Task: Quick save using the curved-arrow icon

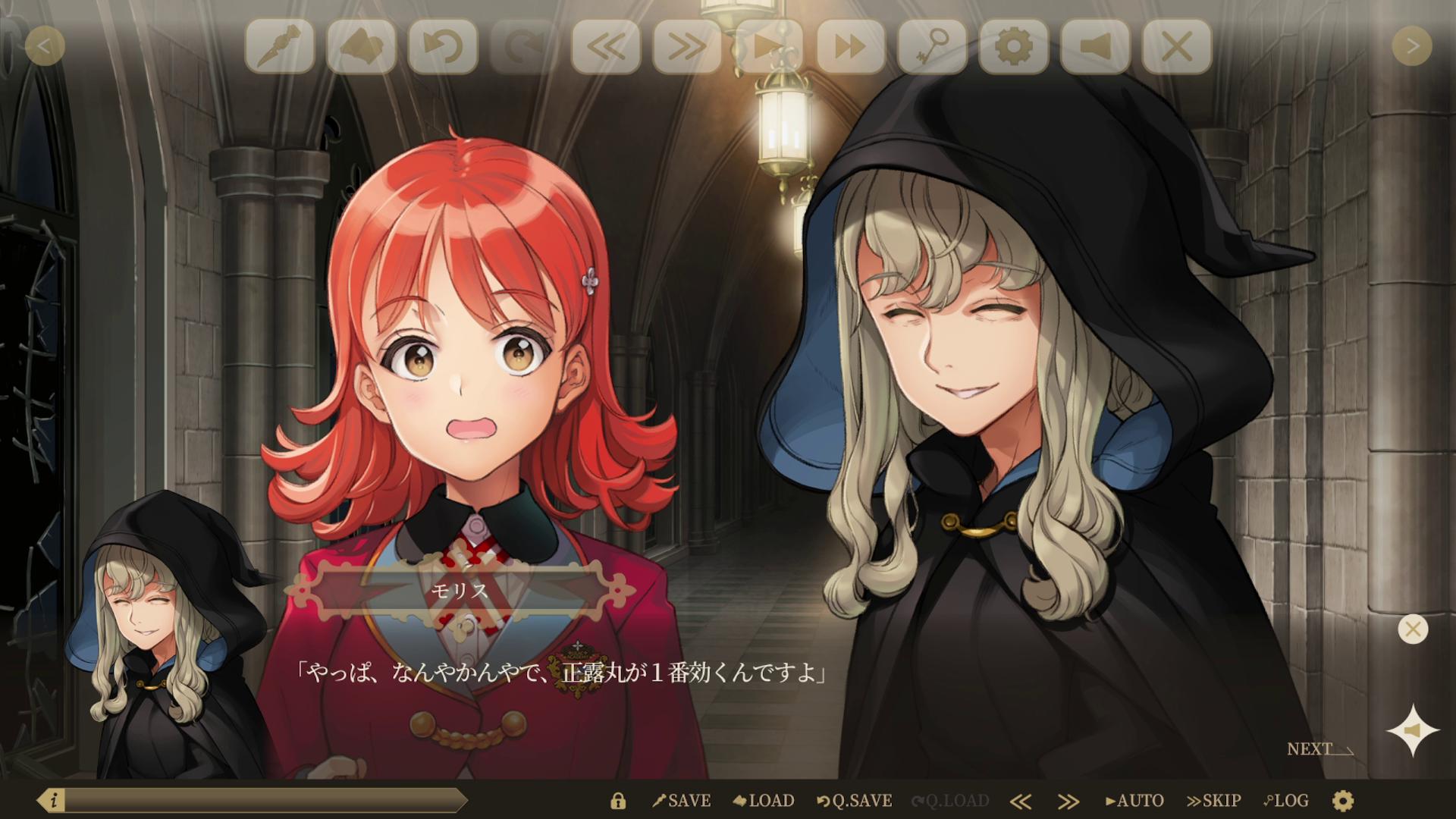Action: click(442, 45)
